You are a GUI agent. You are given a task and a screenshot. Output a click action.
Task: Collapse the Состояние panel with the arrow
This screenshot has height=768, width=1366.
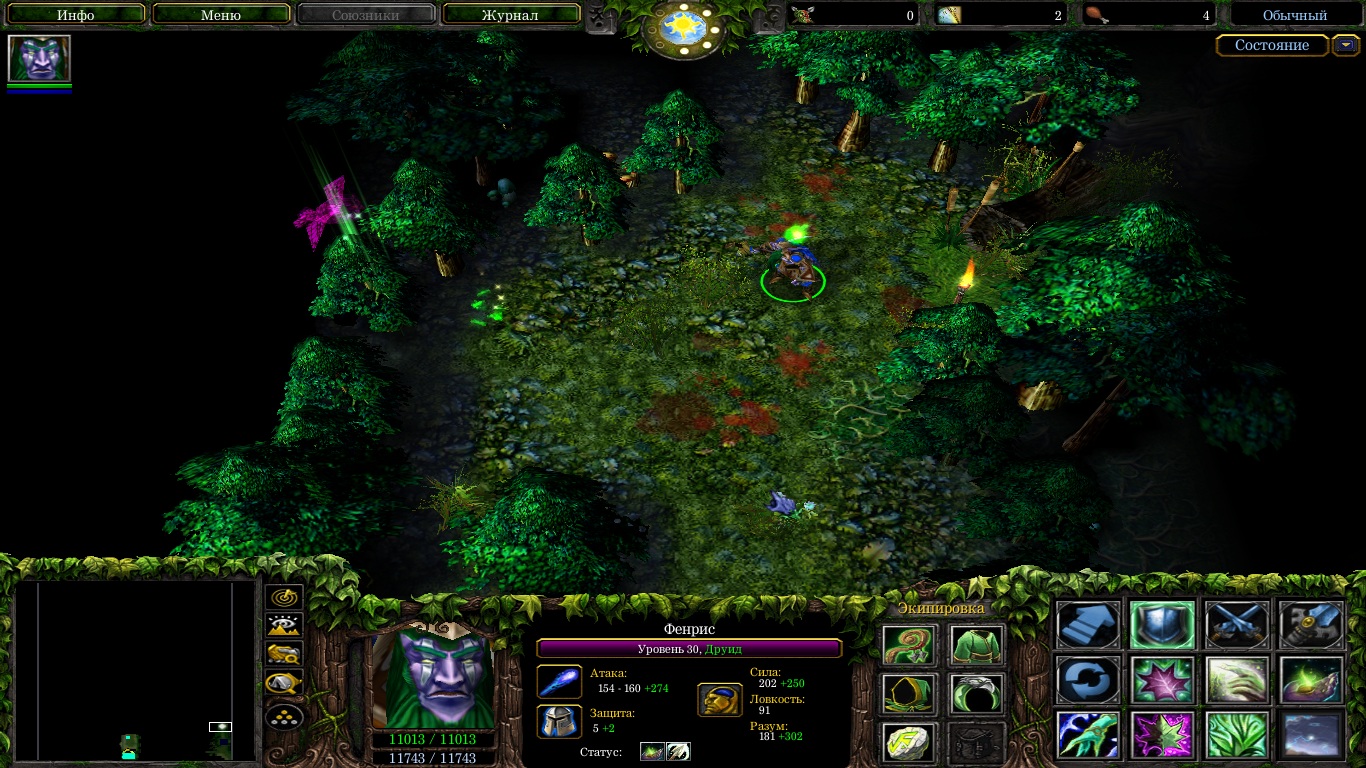pos(1347,46)
